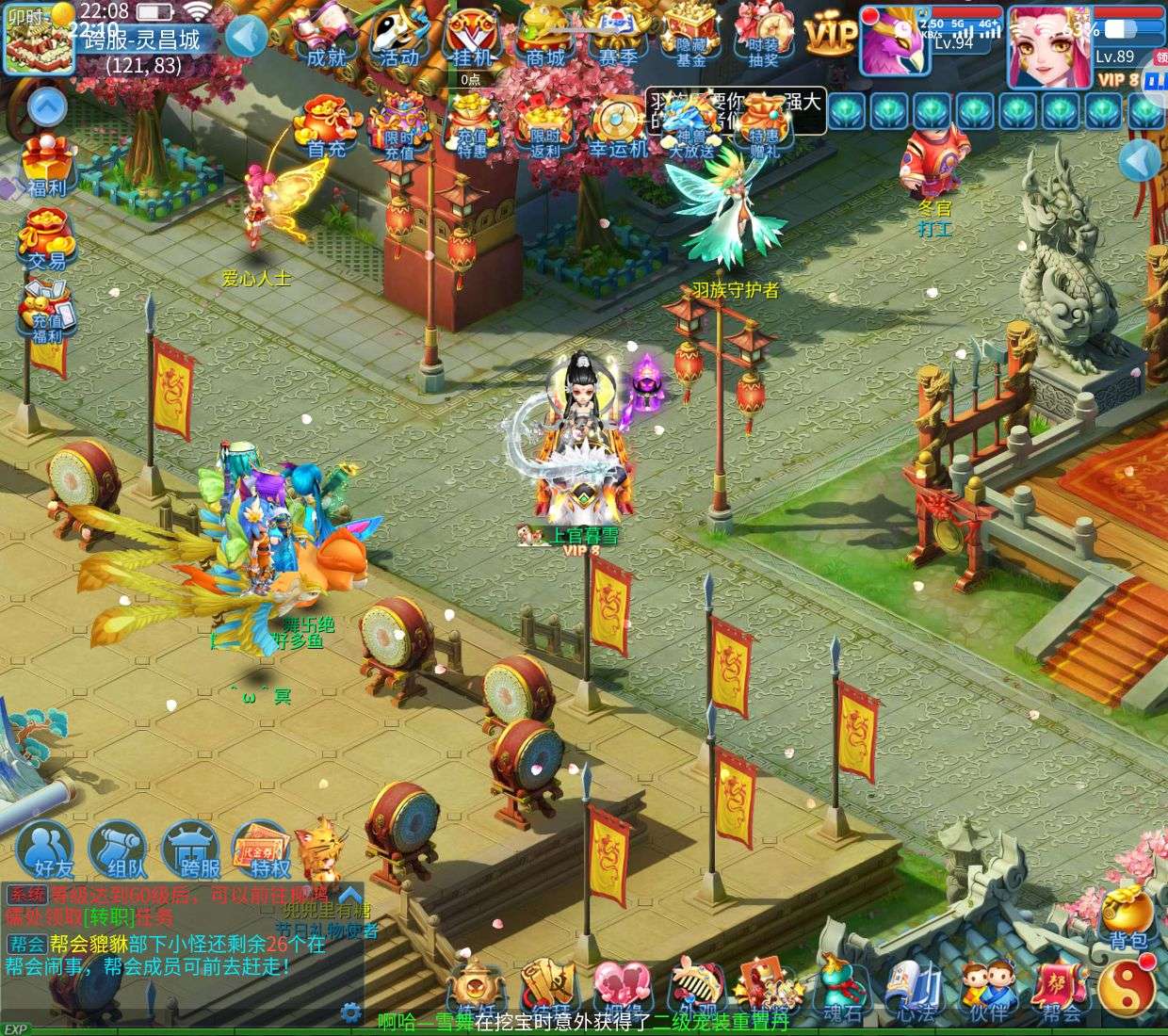Open the 成就 achievements menu

coord(328,40)
